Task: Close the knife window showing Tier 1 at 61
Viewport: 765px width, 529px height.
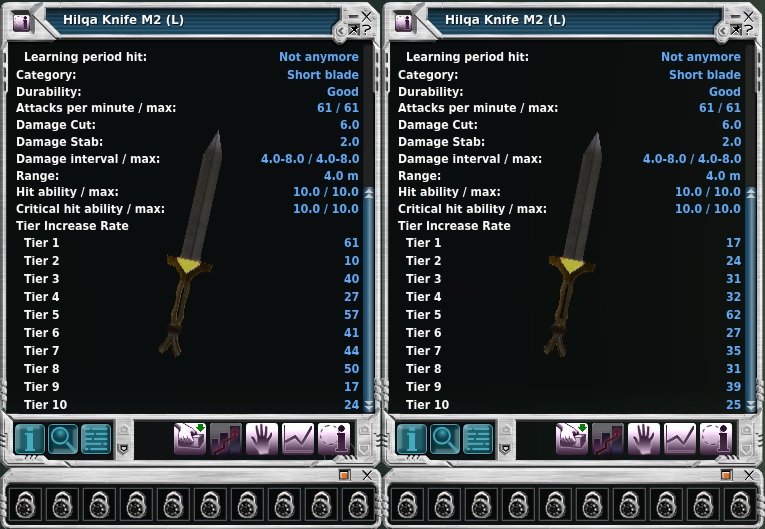Action: [x=366, y=17]
